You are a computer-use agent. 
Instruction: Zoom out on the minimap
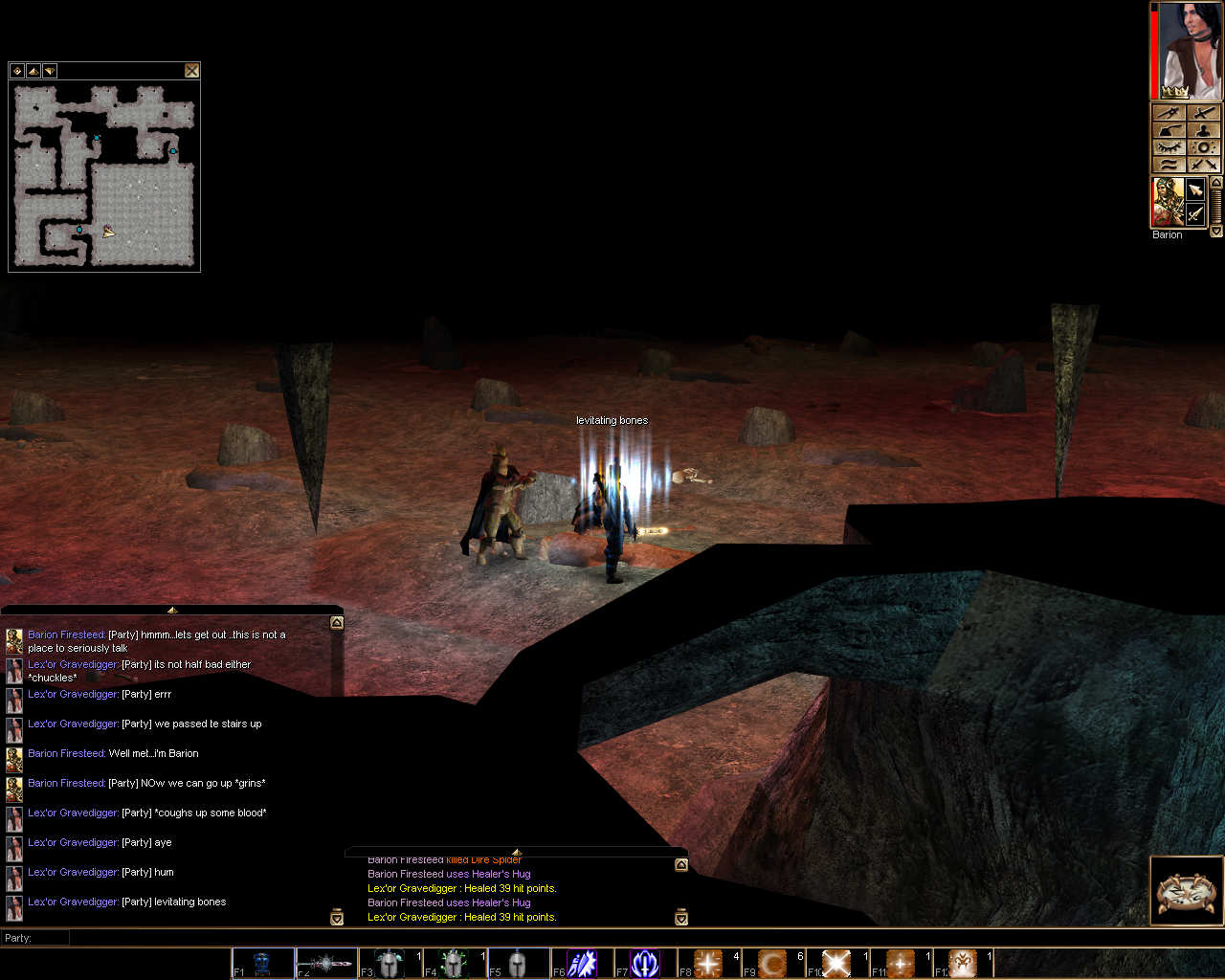point(49,71)
